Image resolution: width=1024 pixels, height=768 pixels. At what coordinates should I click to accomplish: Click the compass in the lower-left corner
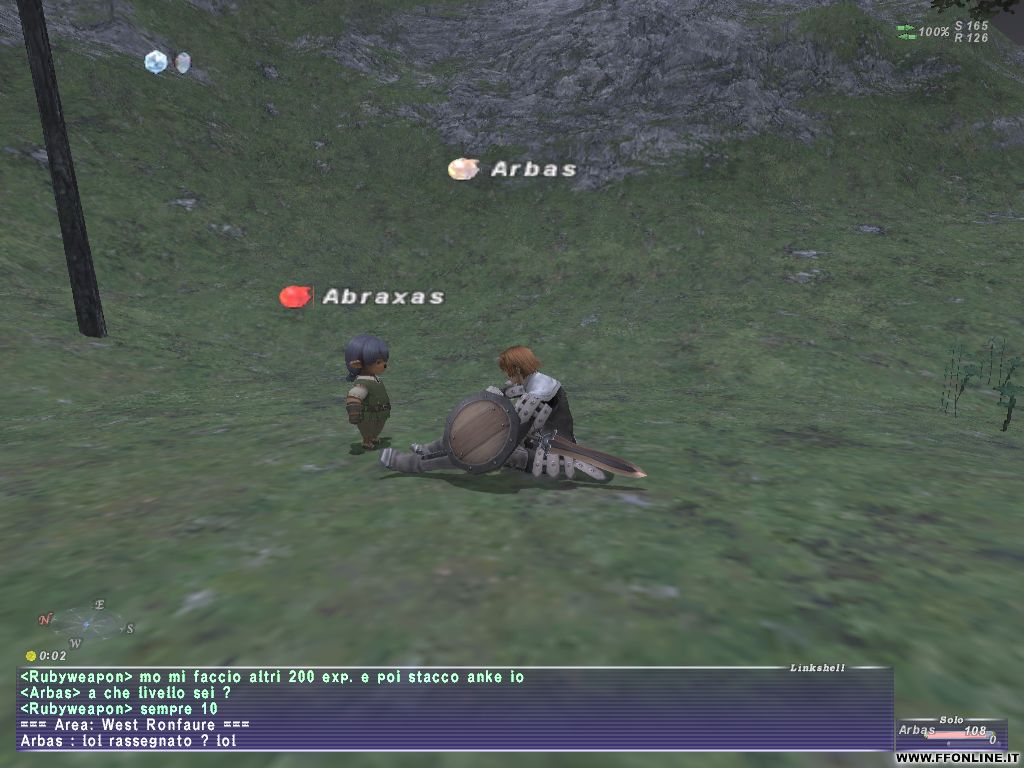(x=87, y=624)
